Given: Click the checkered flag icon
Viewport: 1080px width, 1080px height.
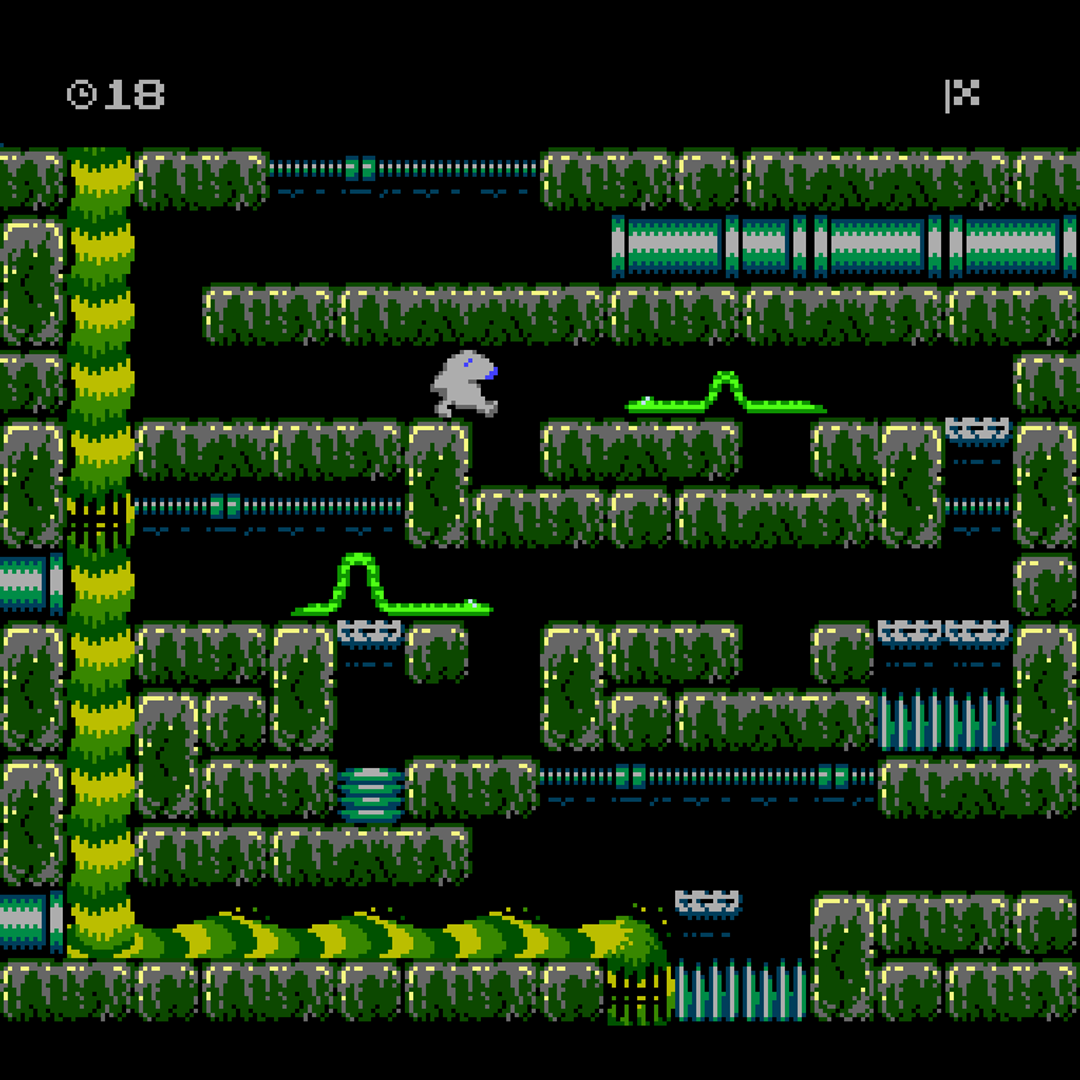Looking at the screenshot, I should (x=962, y=94).
